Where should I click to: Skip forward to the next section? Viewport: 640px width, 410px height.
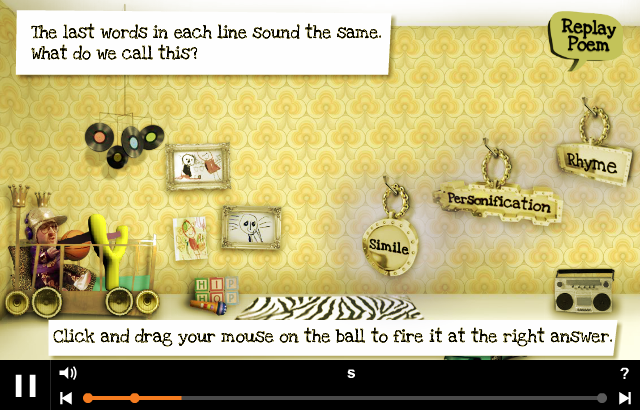tap(624, 398)
